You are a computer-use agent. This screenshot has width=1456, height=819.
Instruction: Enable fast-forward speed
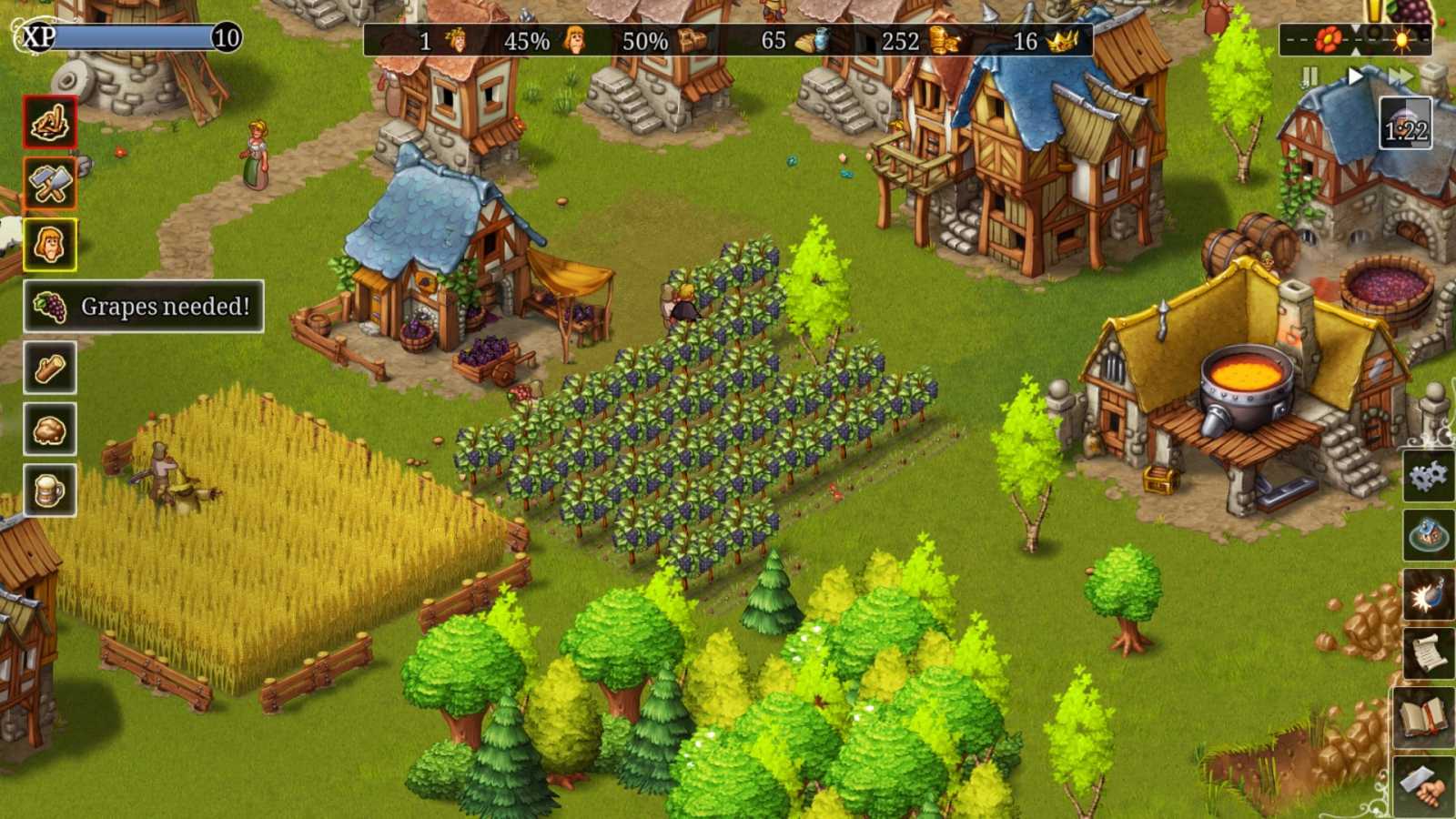1402,76
